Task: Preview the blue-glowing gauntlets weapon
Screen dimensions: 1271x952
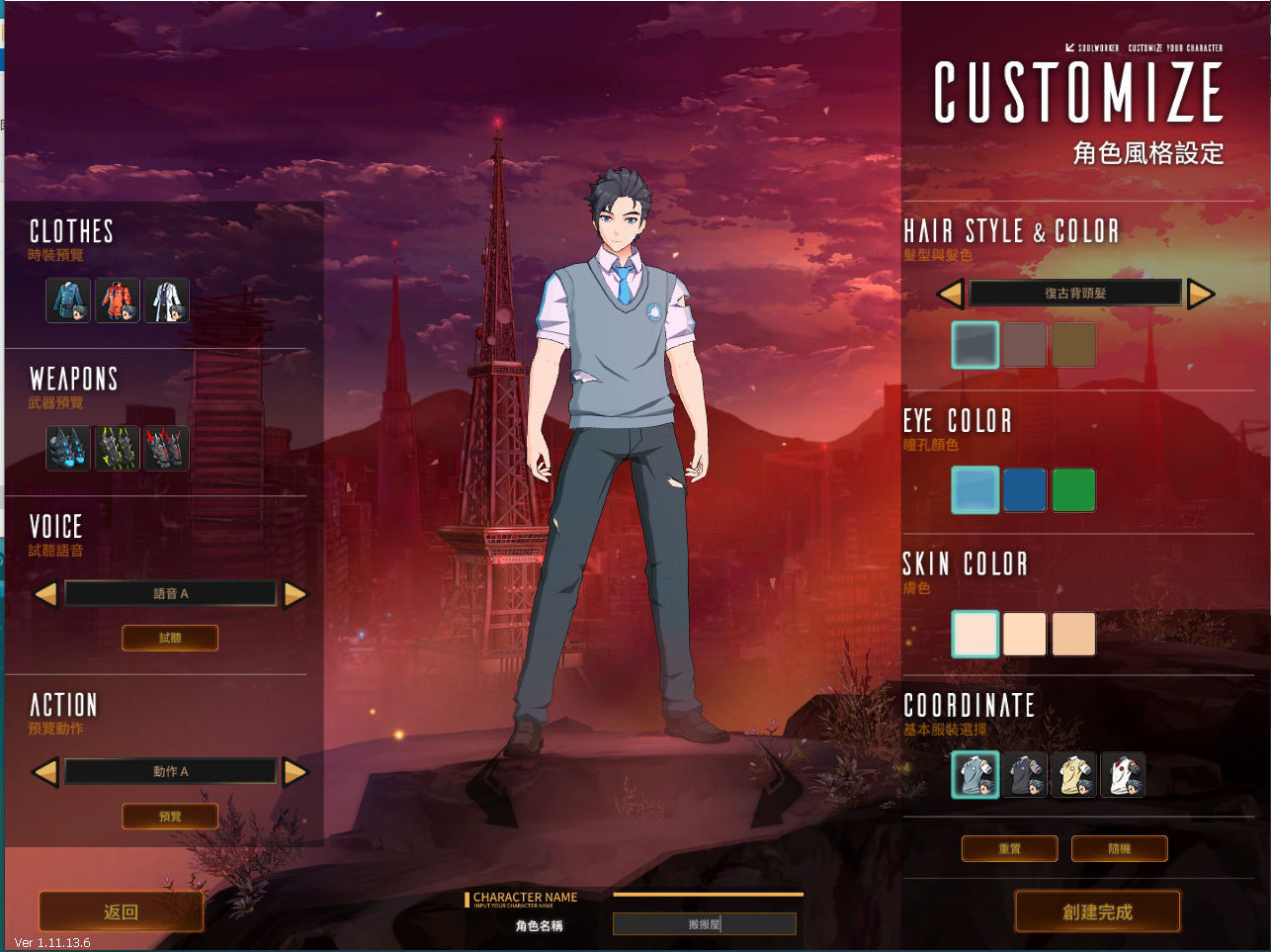Action: point(68,448)
